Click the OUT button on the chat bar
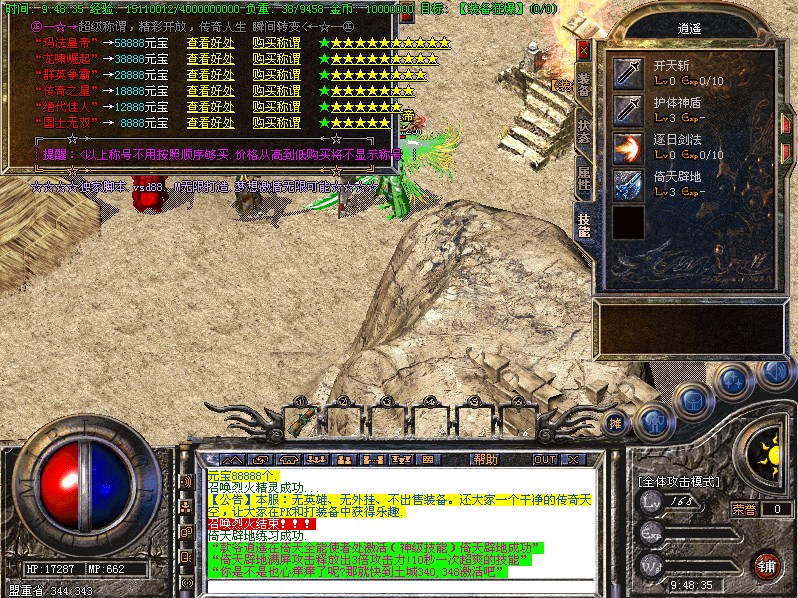The height and width of the screenshot is (598, 798). click(544, 459)
